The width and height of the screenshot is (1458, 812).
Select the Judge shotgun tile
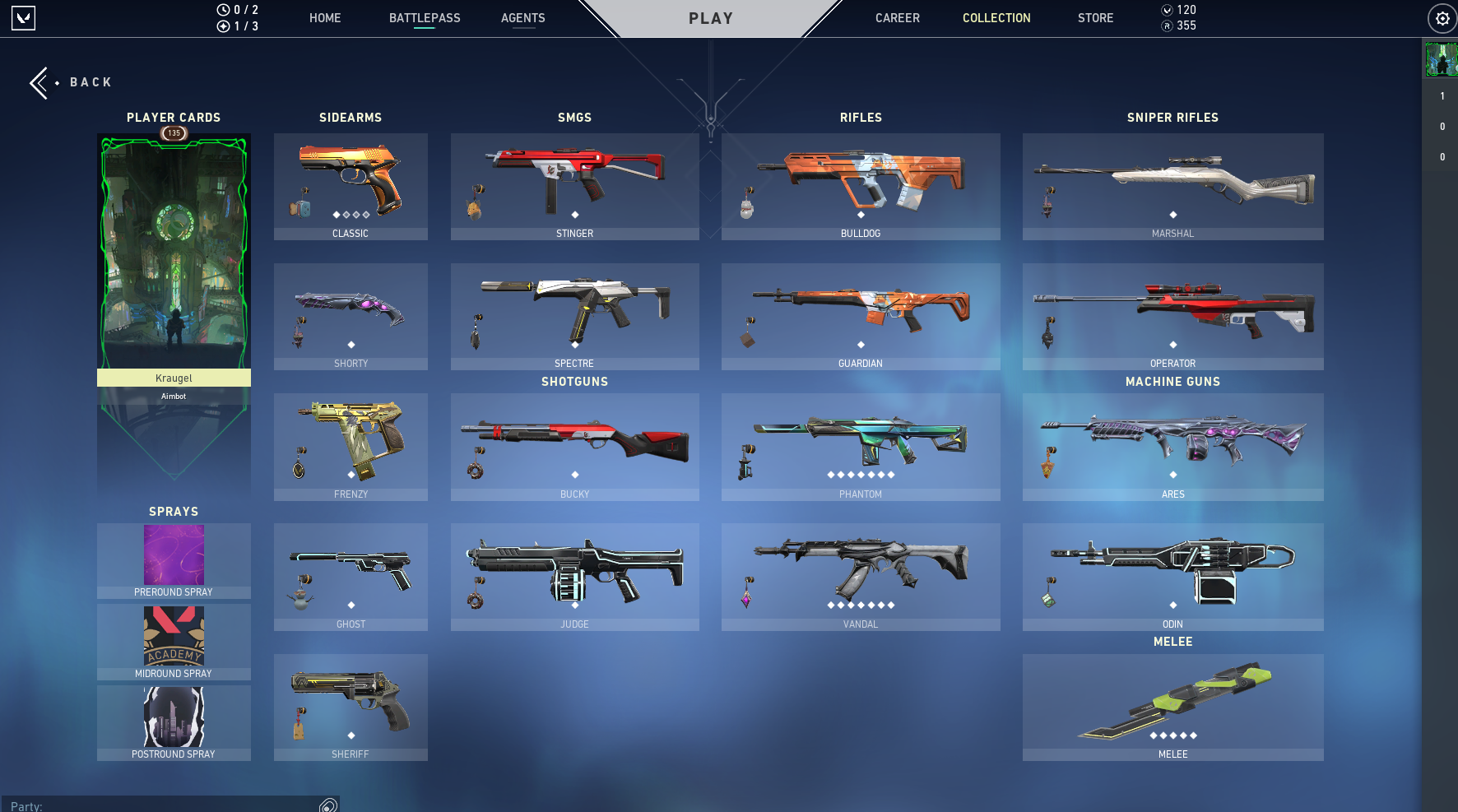tap(574, 577)
